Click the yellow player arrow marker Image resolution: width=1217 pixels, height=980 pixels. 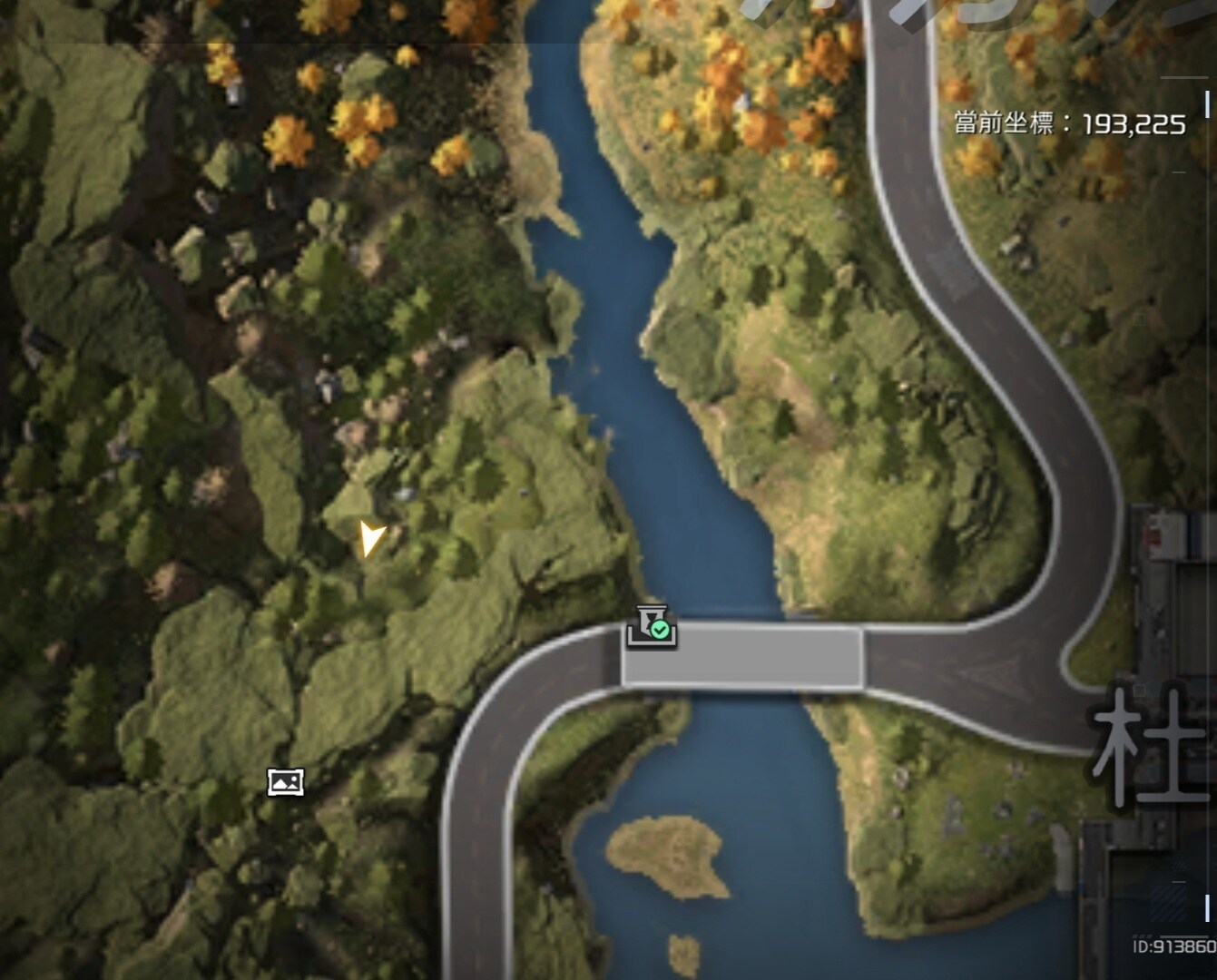(x=370, y=538)
